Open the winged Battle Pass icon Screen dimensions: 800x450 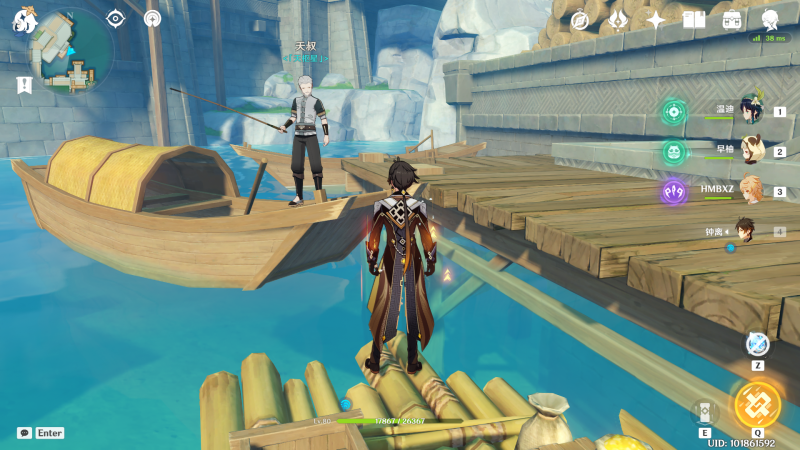pyautogui.click(x=618, y=20)
